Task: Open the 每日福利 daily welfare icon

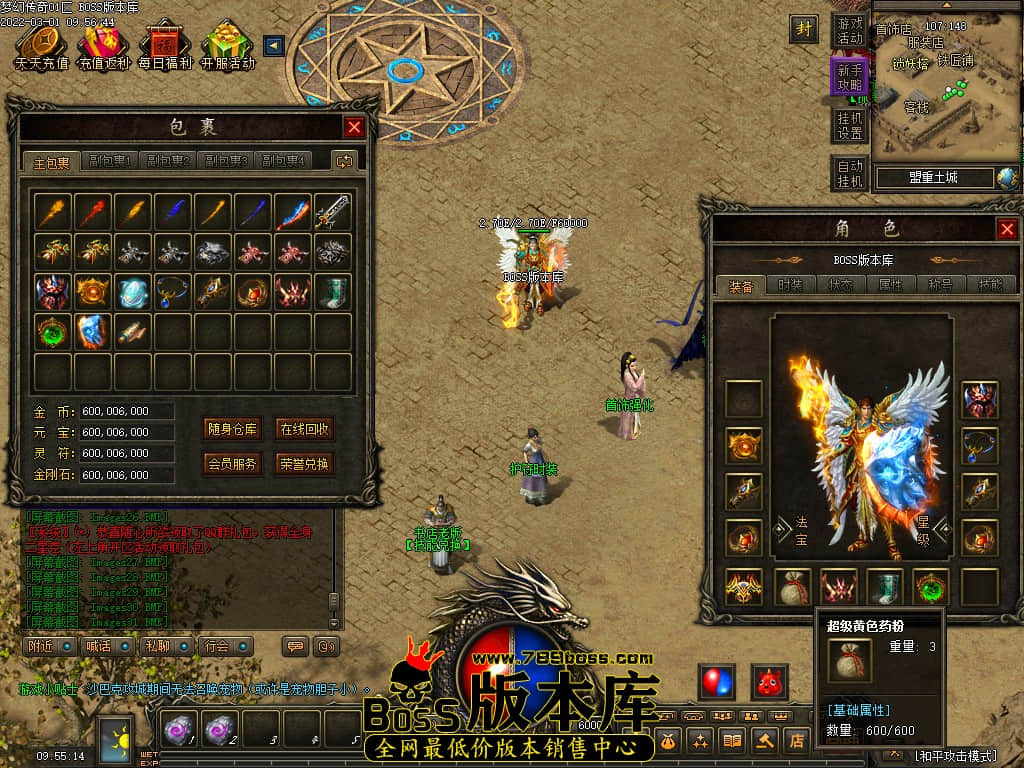Action: click(164, 47)
